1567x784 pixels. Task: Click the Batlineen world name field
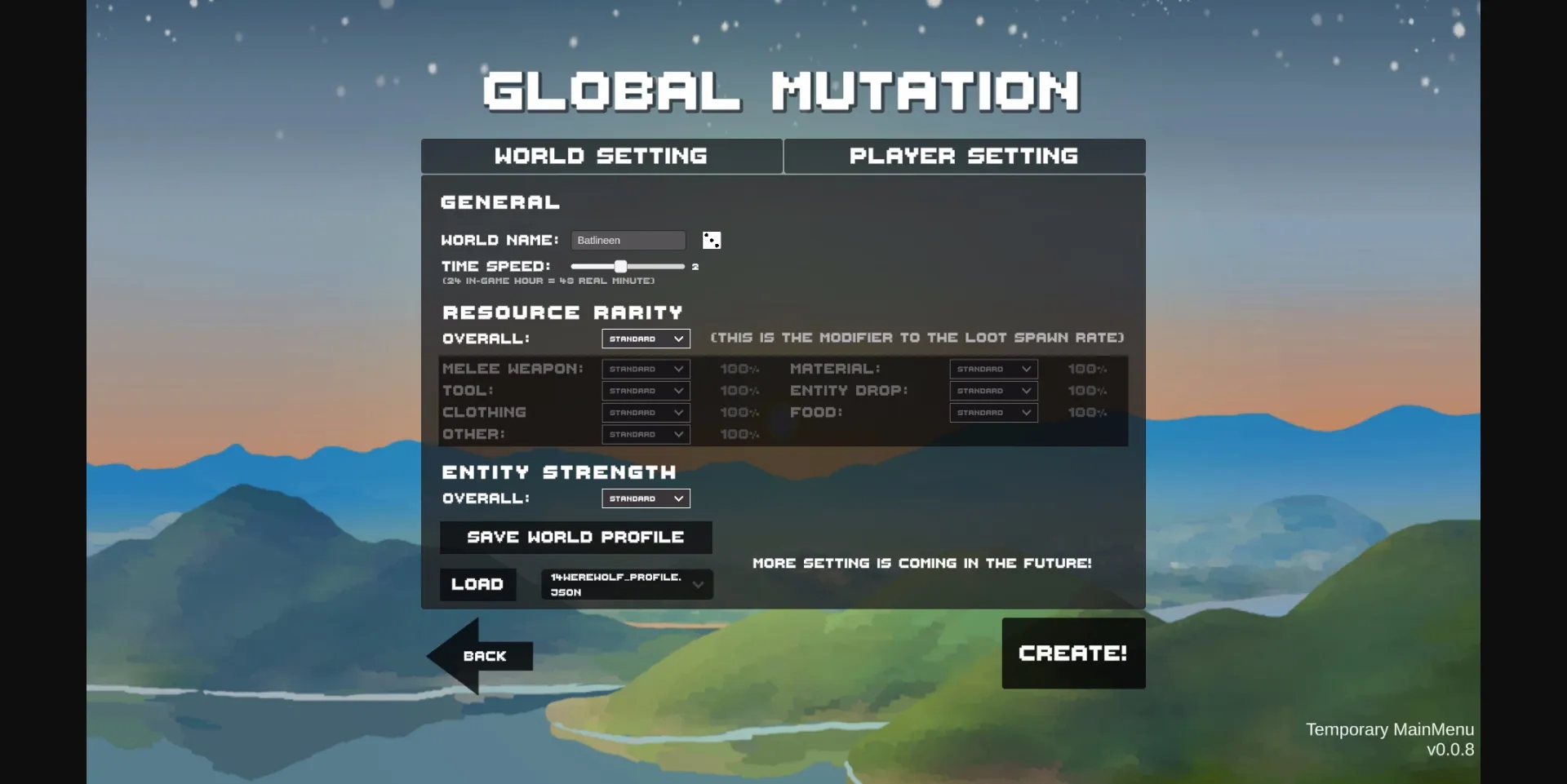point(628,240)
